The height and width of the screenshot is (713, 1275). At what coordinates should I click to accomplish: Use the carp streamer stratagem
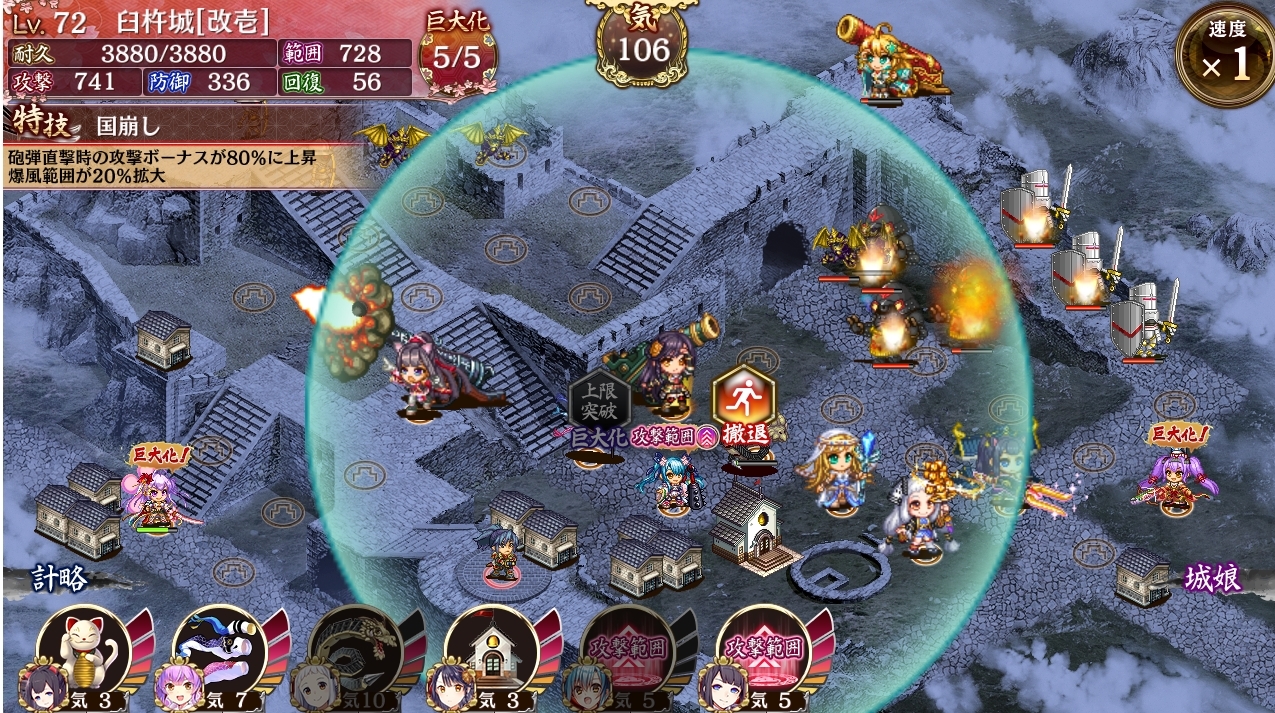(x=219, y=651)
